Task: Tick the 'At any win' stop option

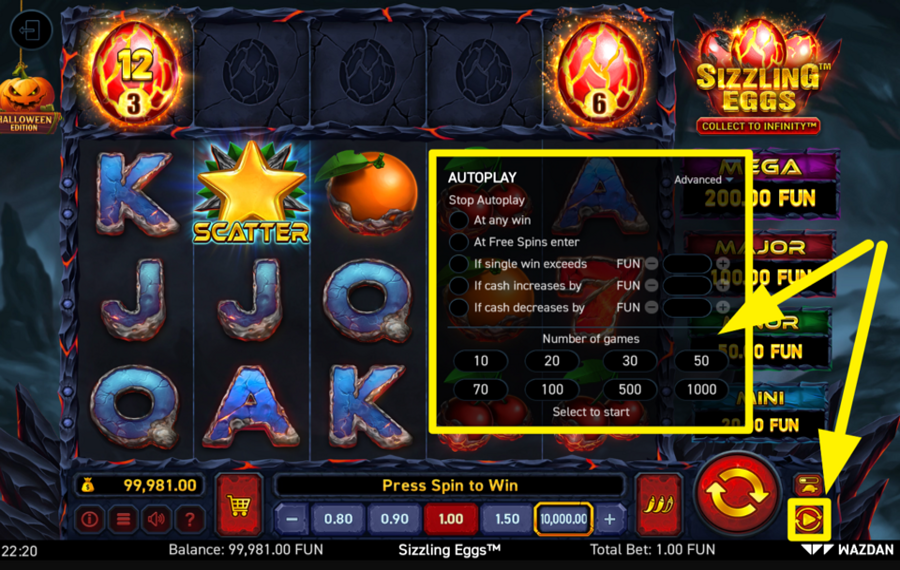Action: click(x=459, y=220)
